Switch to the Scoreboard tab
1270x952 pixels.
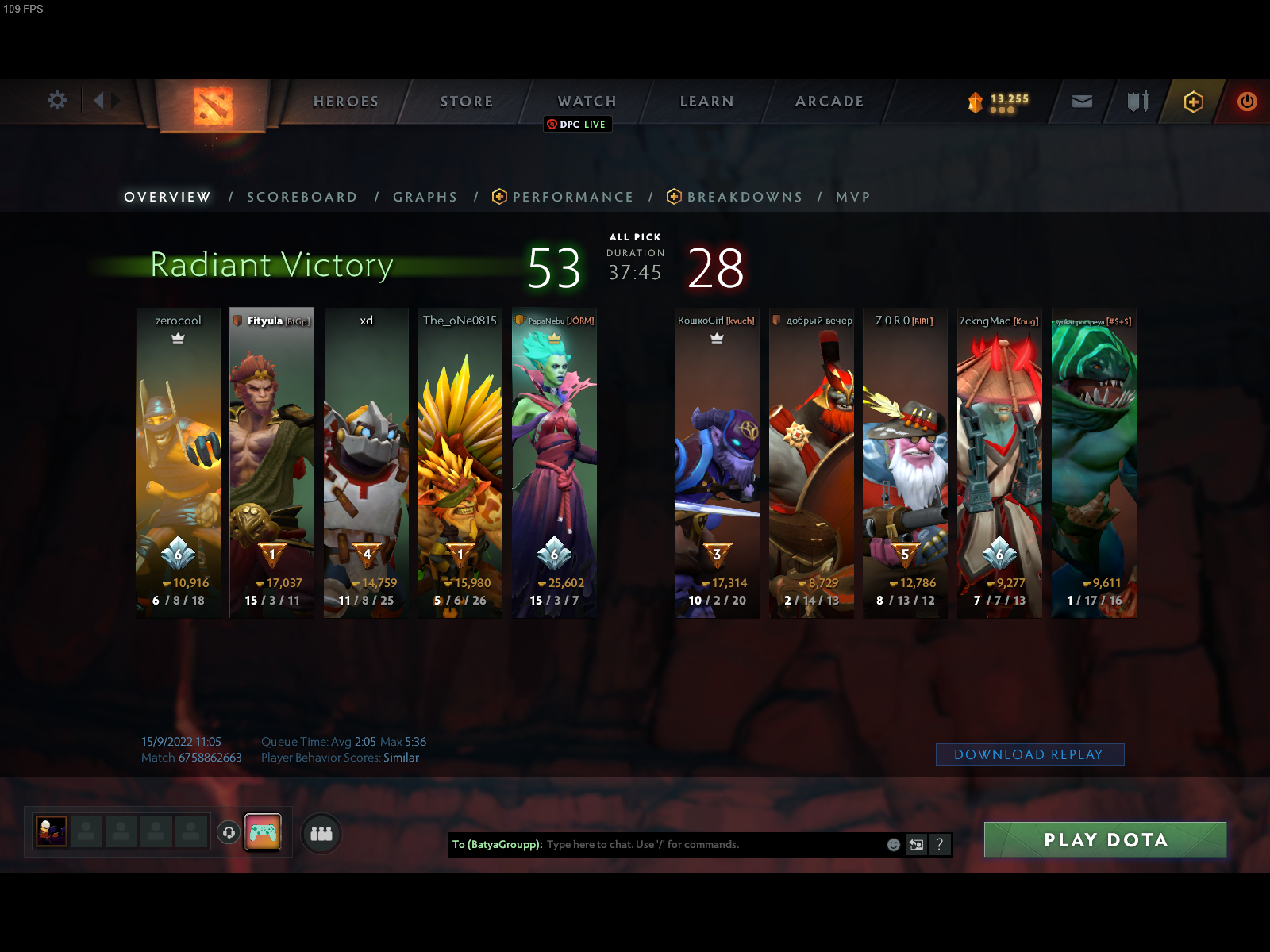tap(302, 197)
